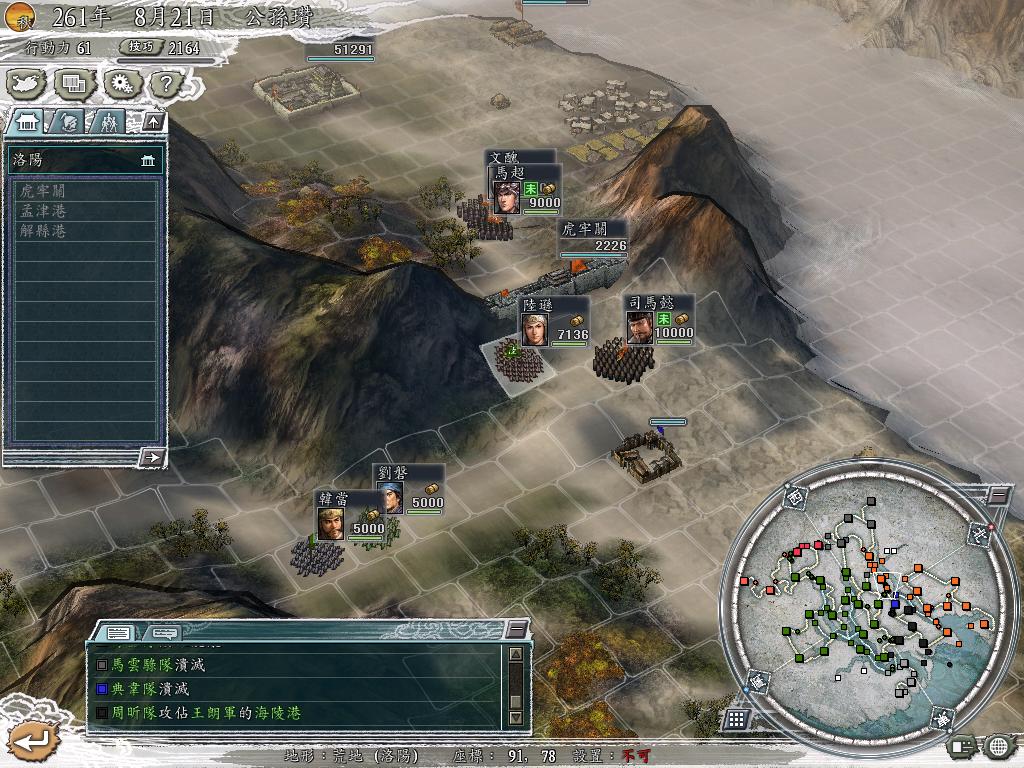The image size is (1024, 768).
Task: Open the question mark help button
Action: (x=166, y=83)
